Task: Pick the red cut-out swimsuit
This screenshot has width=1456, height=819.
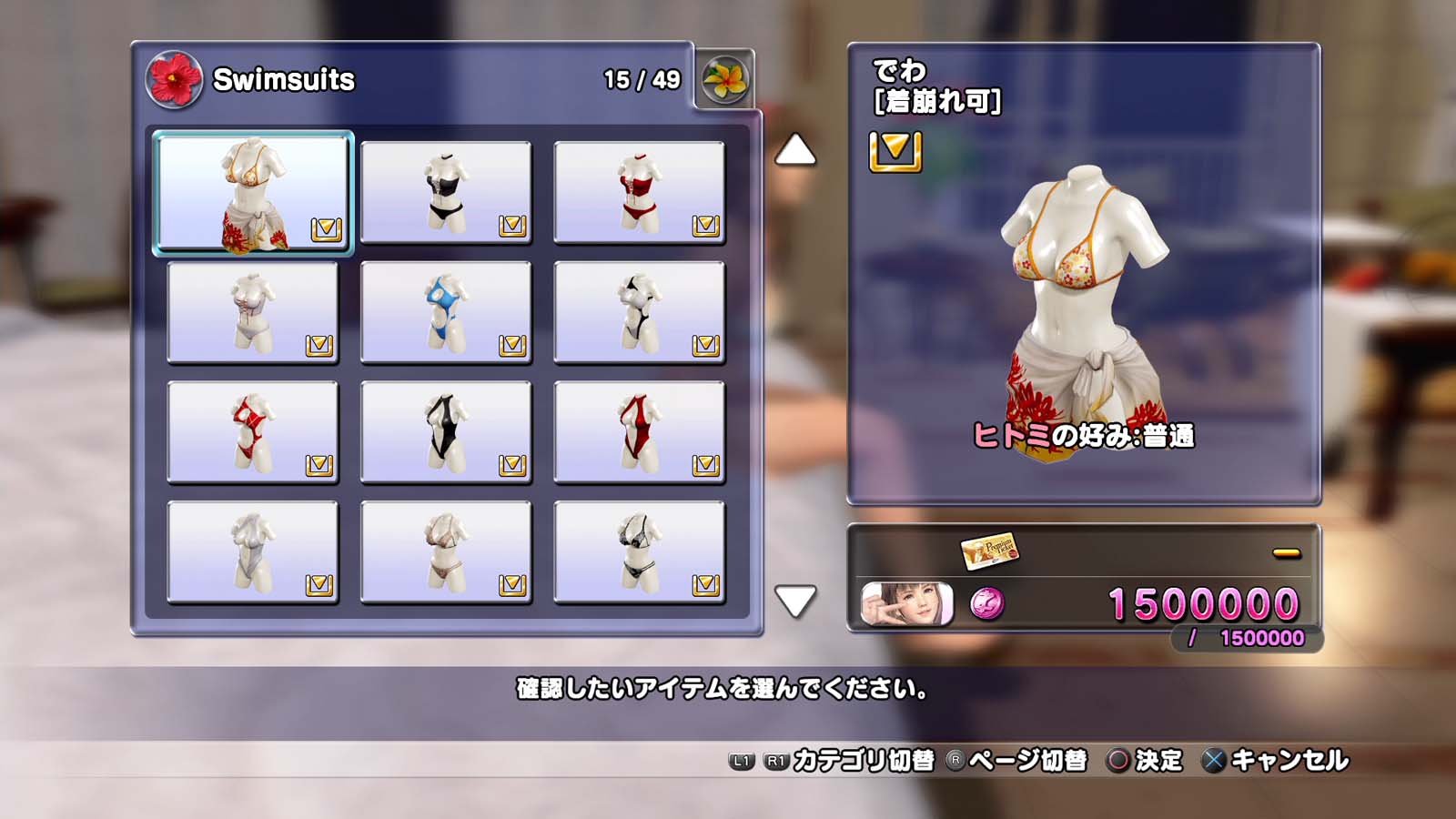Action: (x=253, y=432)
